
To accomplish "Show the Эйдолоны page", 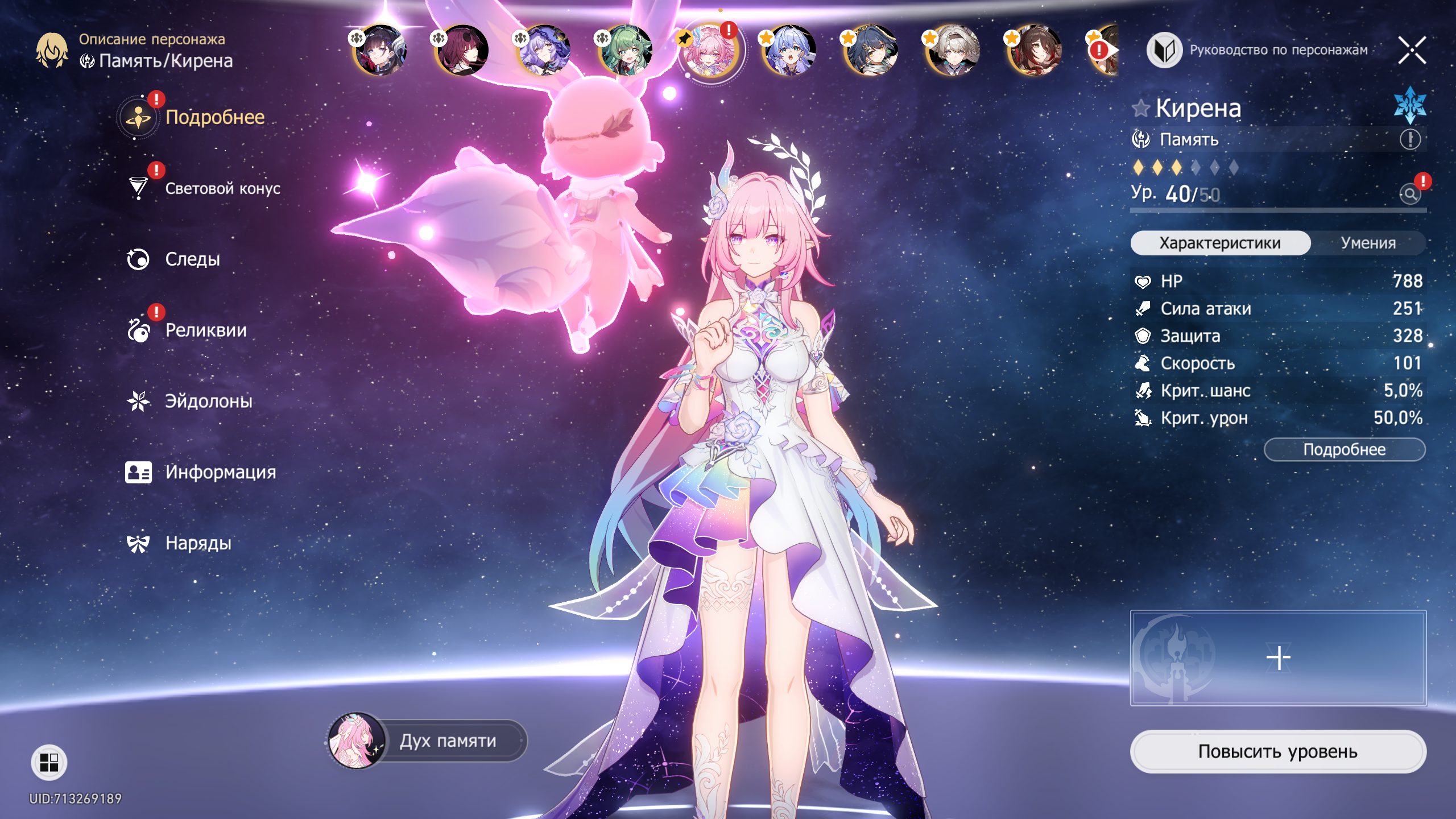I will pyautogui.click(x=208, y=402).
